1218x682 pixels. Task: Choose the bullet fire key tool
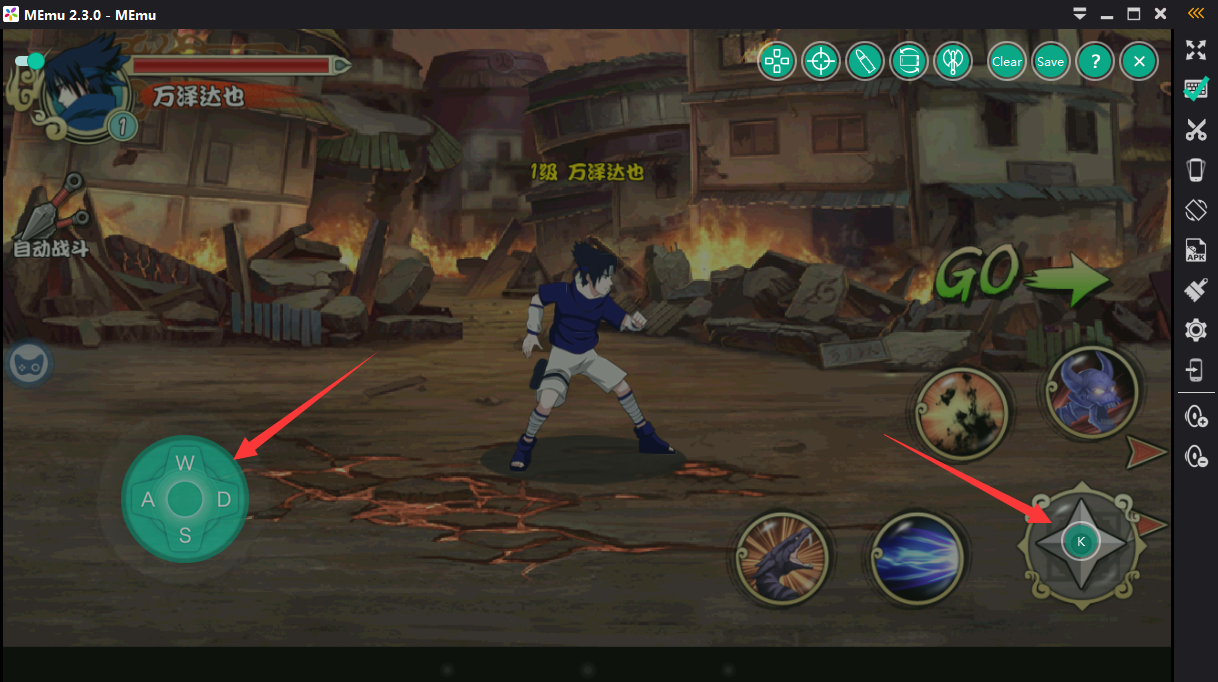coord(864,61)
